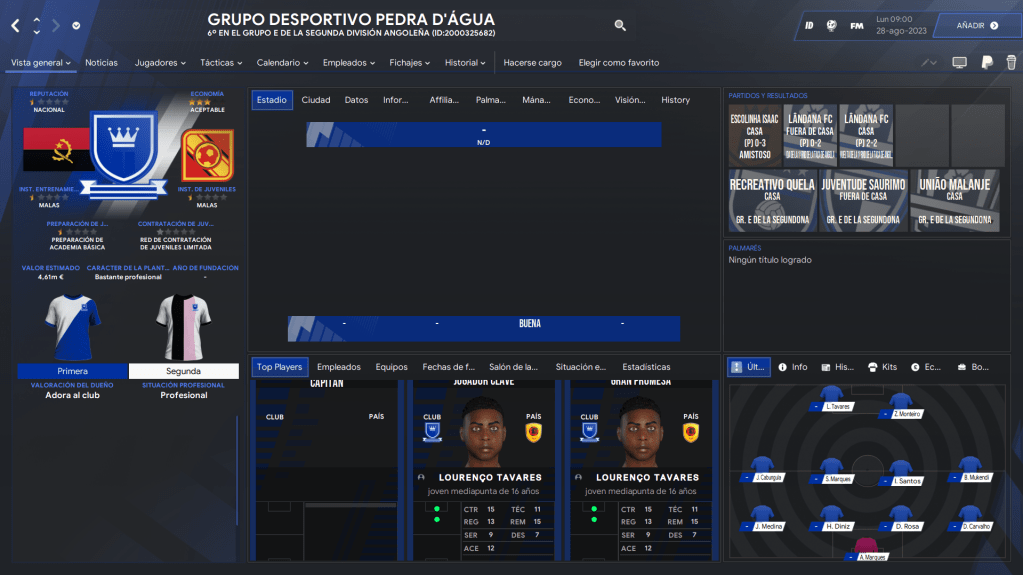Screen dimensions: 1023x575
Task: Open the magnifying glass search
Action: coord(620,26)
